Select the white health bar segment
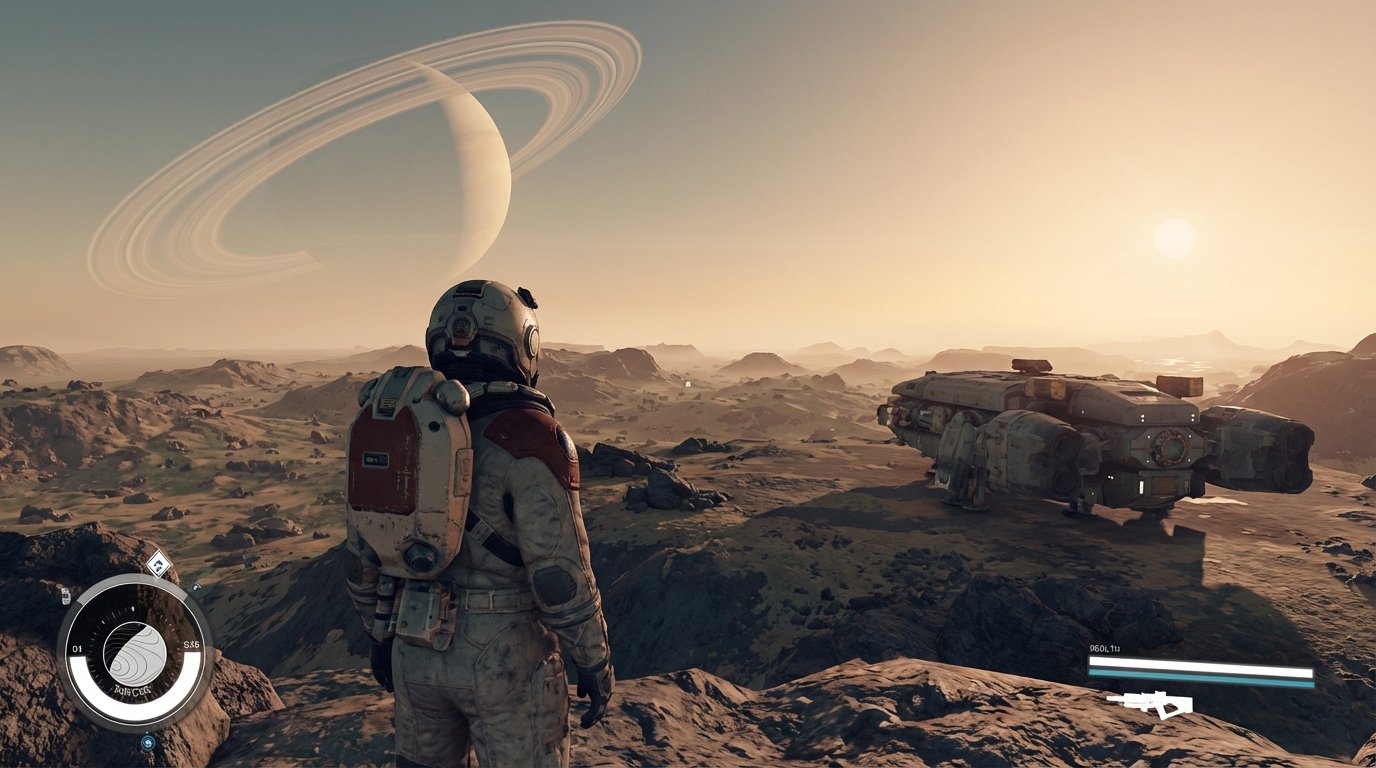1376x768 pixels. pos(1198,663)
